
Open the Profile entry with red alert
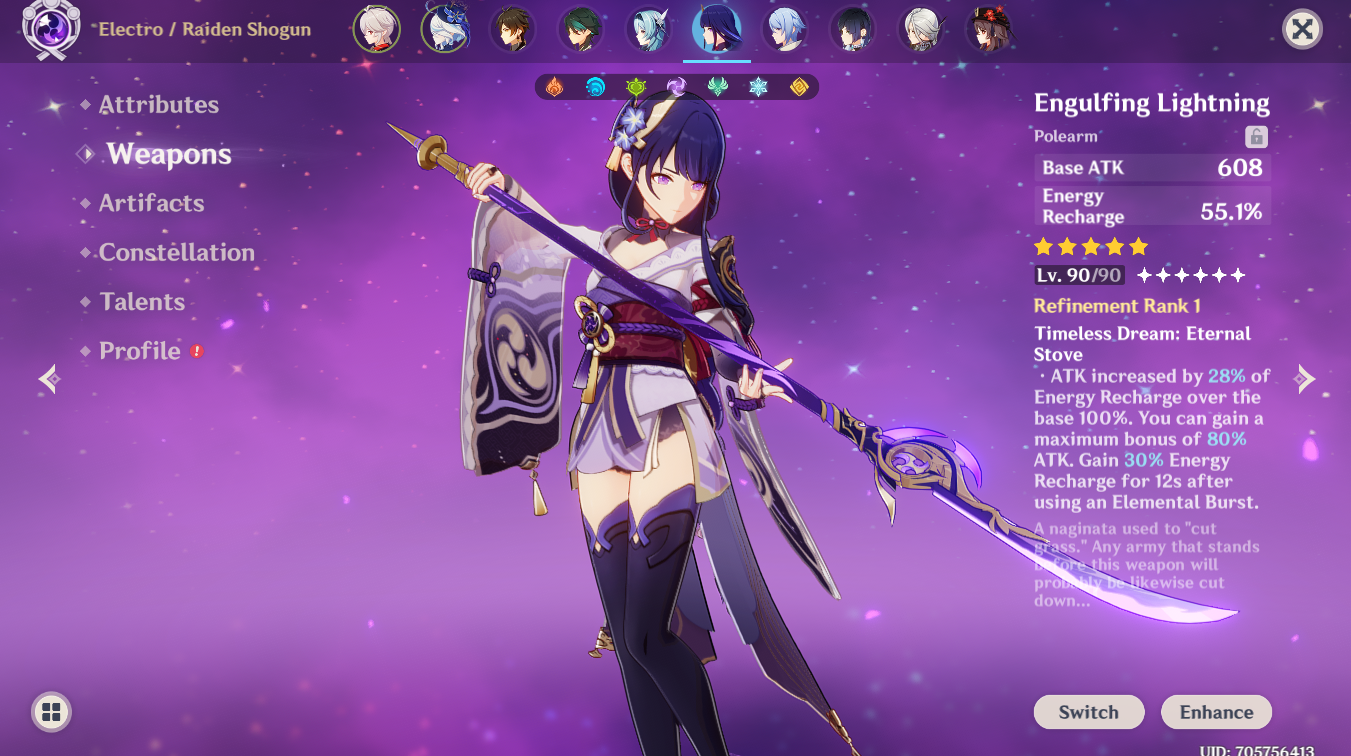[140, 351]
